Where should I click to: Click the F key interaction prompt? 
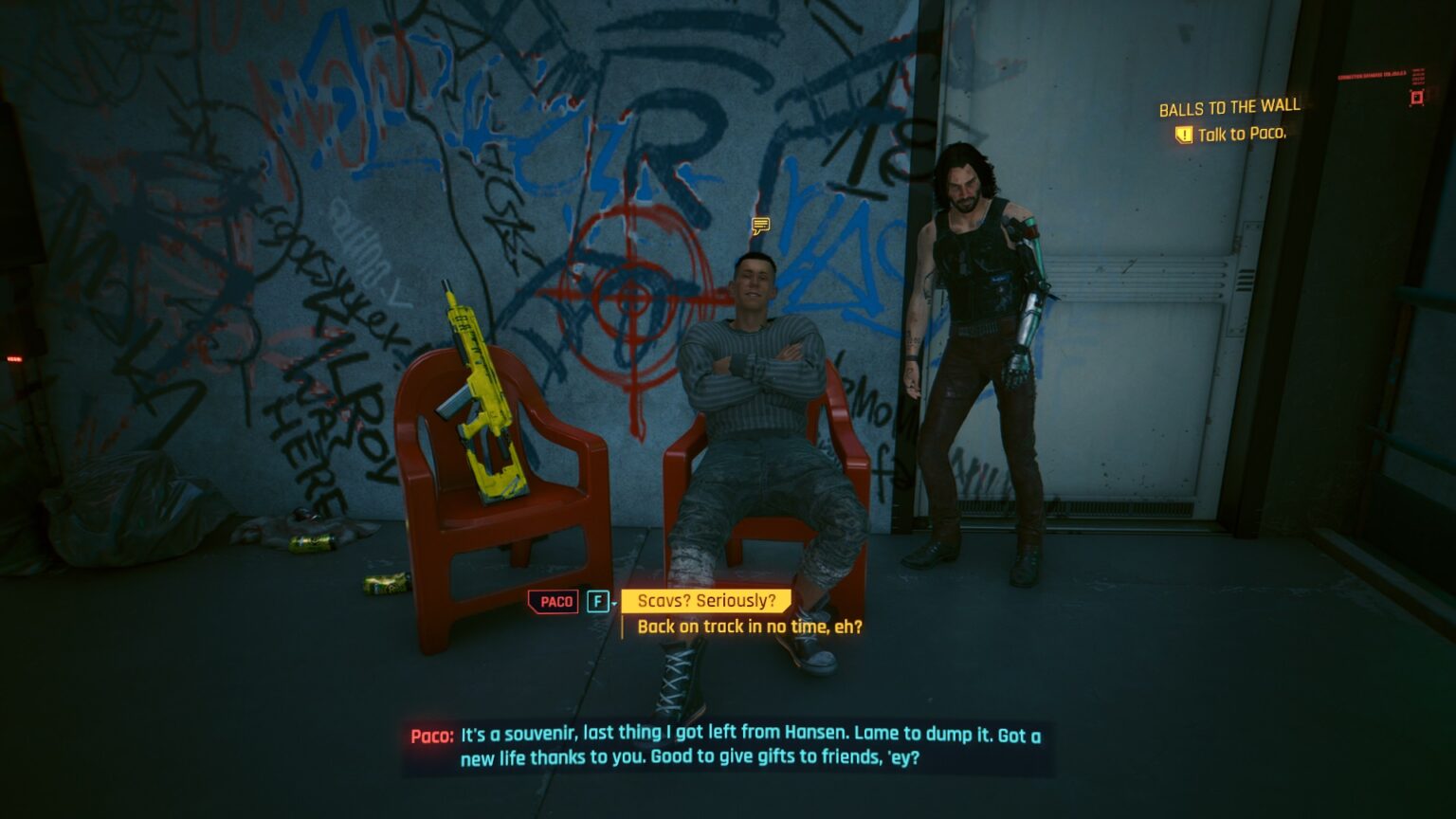click(598, 601)
